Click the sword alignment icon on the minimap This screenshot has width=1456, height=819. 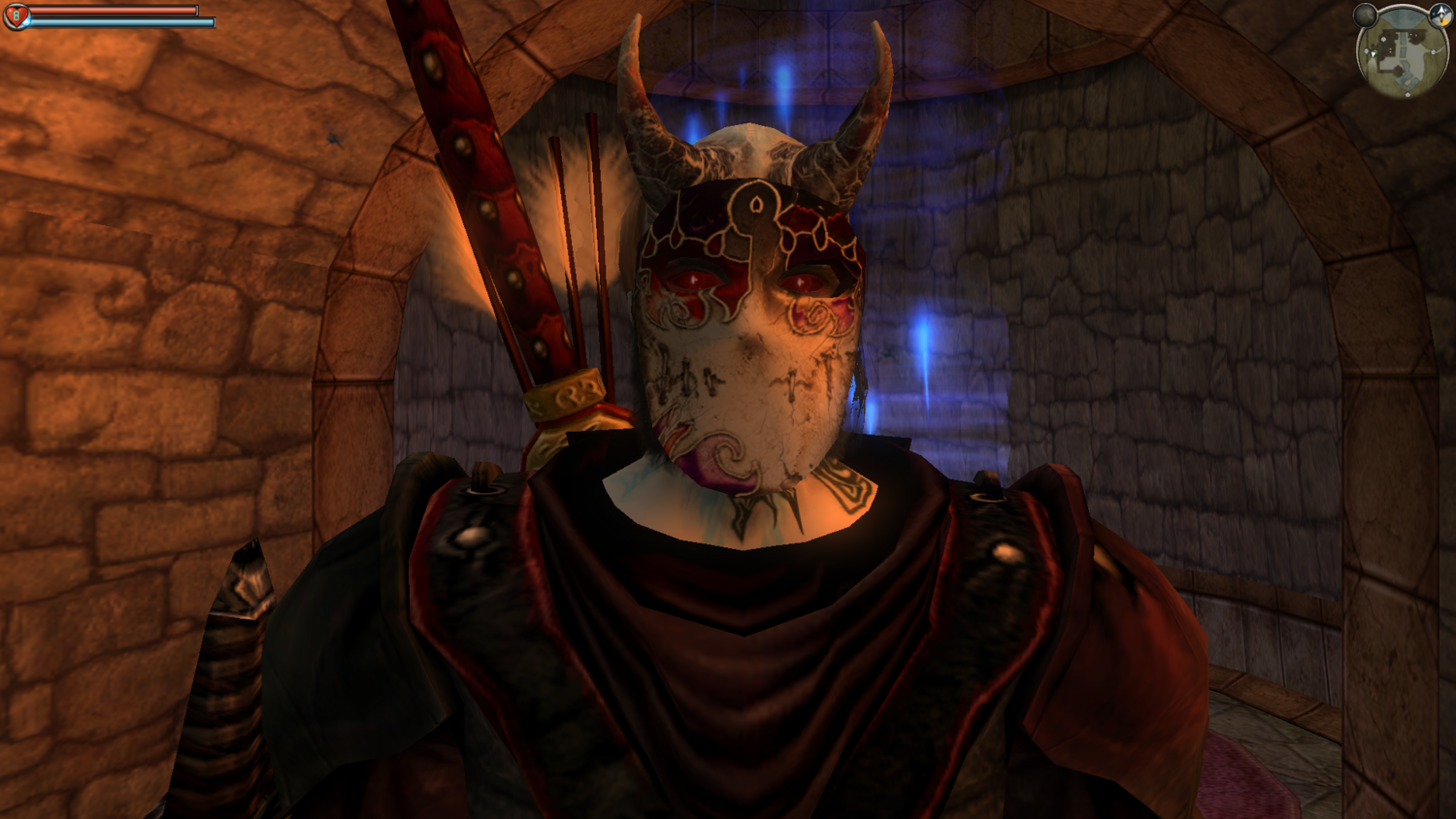[1440, 16]
